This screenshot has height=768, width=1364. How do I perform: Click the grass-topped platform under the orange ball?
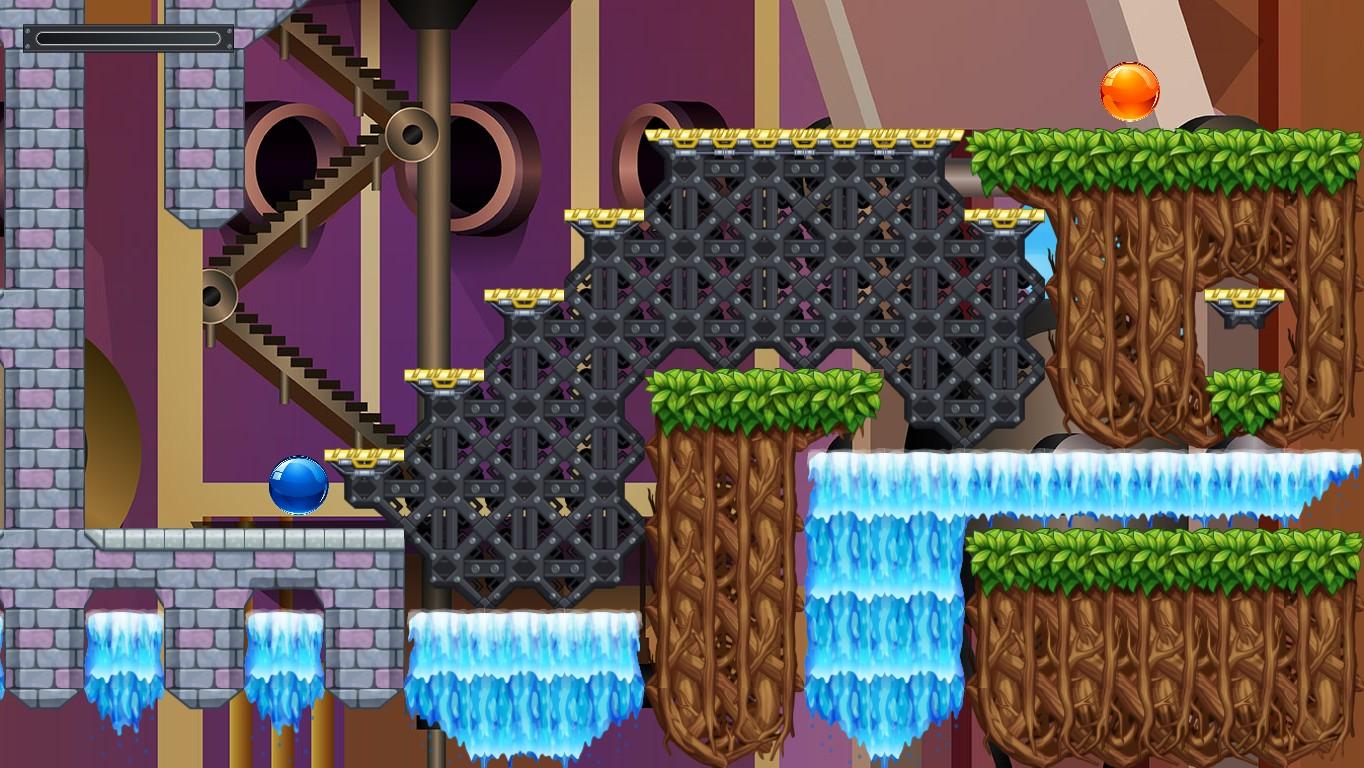tap(1130, 150)
